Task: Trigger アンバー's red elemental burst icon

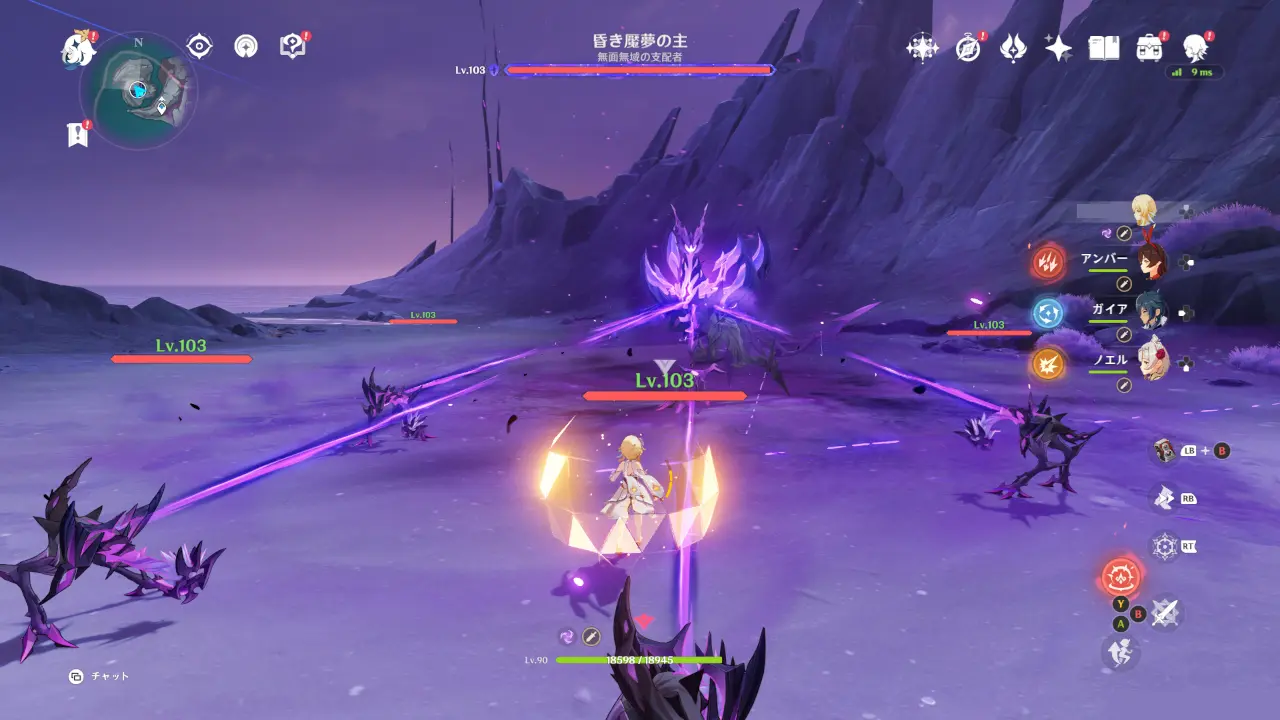Action: pyautogui.click(x=1048, y=263)
